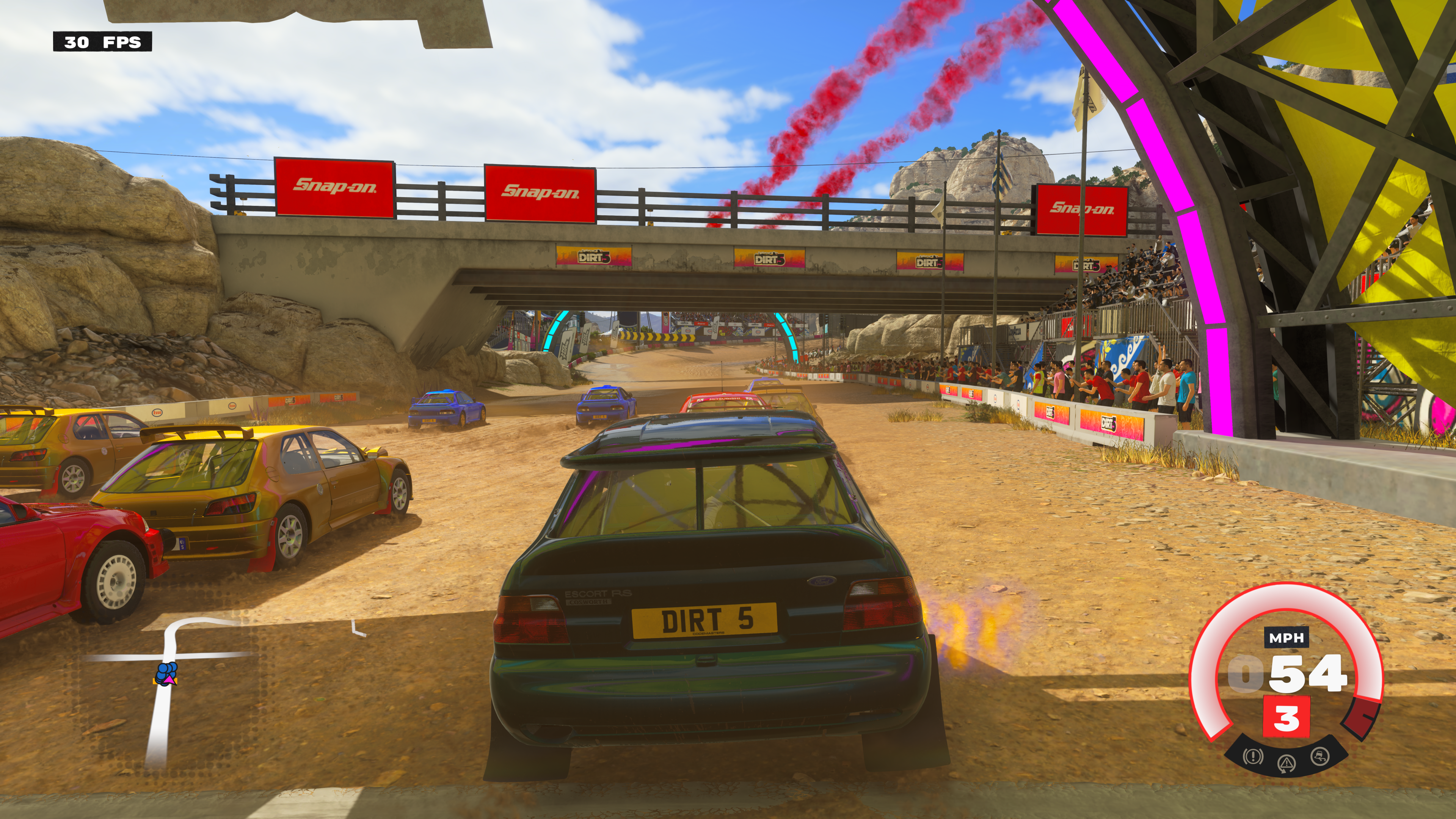Click the brake warning assist icon

[1252, 756]
